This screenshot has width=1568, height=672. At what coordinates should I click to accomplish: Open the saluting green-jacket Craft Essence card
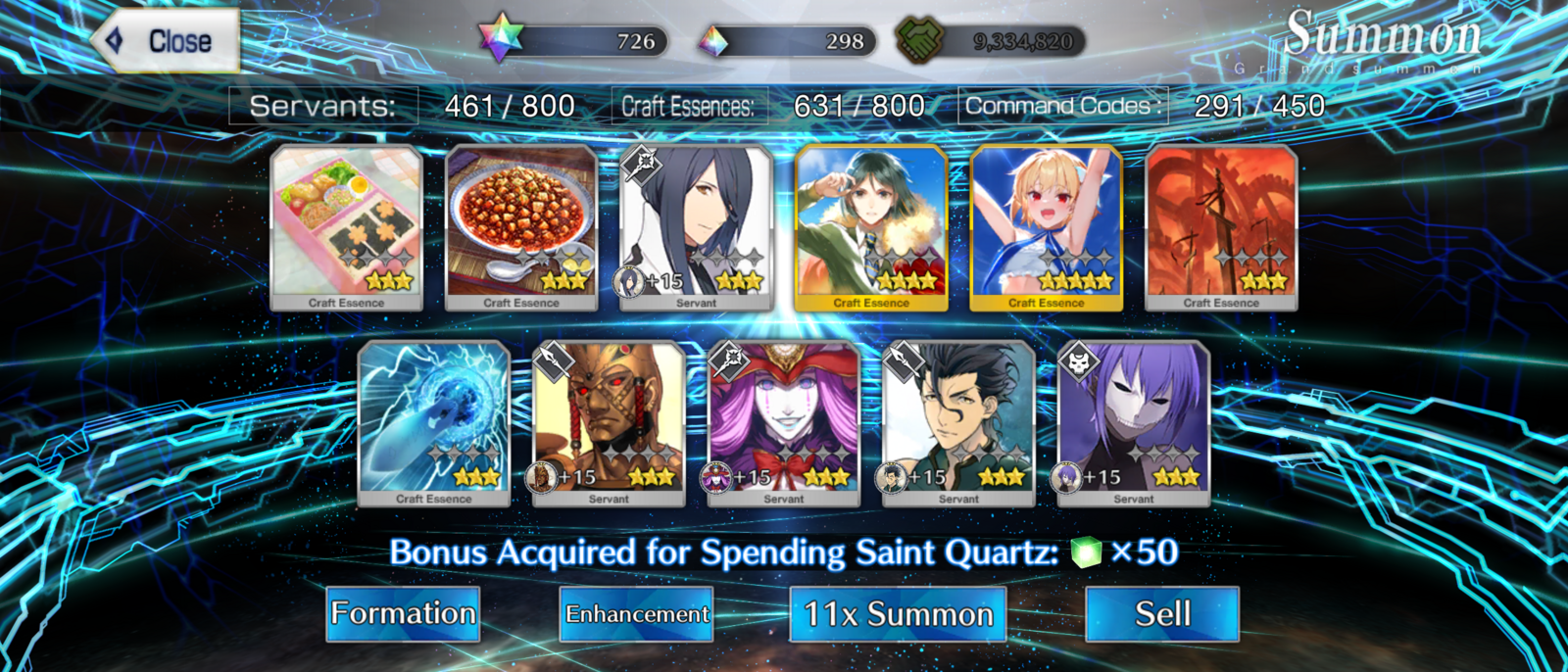tap(871, 227)
